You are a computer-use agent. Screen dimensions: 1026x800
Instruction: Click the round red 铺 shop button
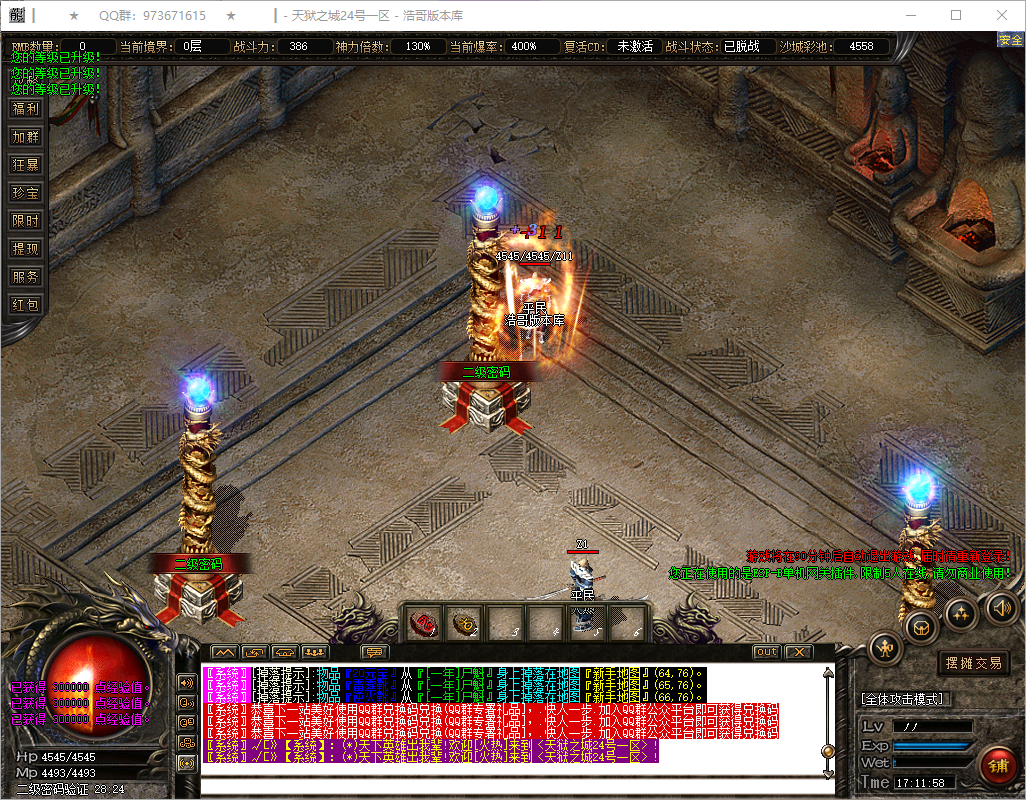click(996, 766)
